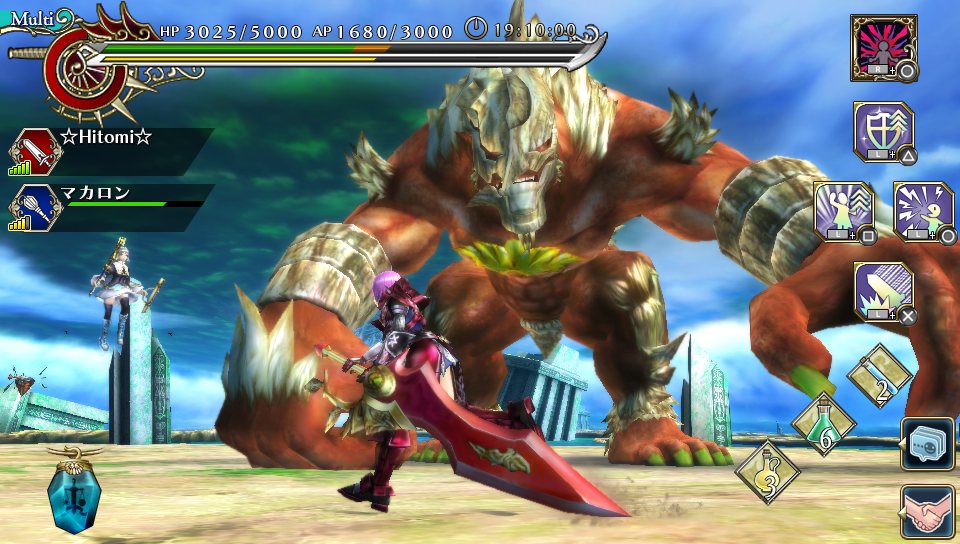Screen dimensions: 960x544
Task: Use the sword slash attack skill
Action: pos(882,291)
